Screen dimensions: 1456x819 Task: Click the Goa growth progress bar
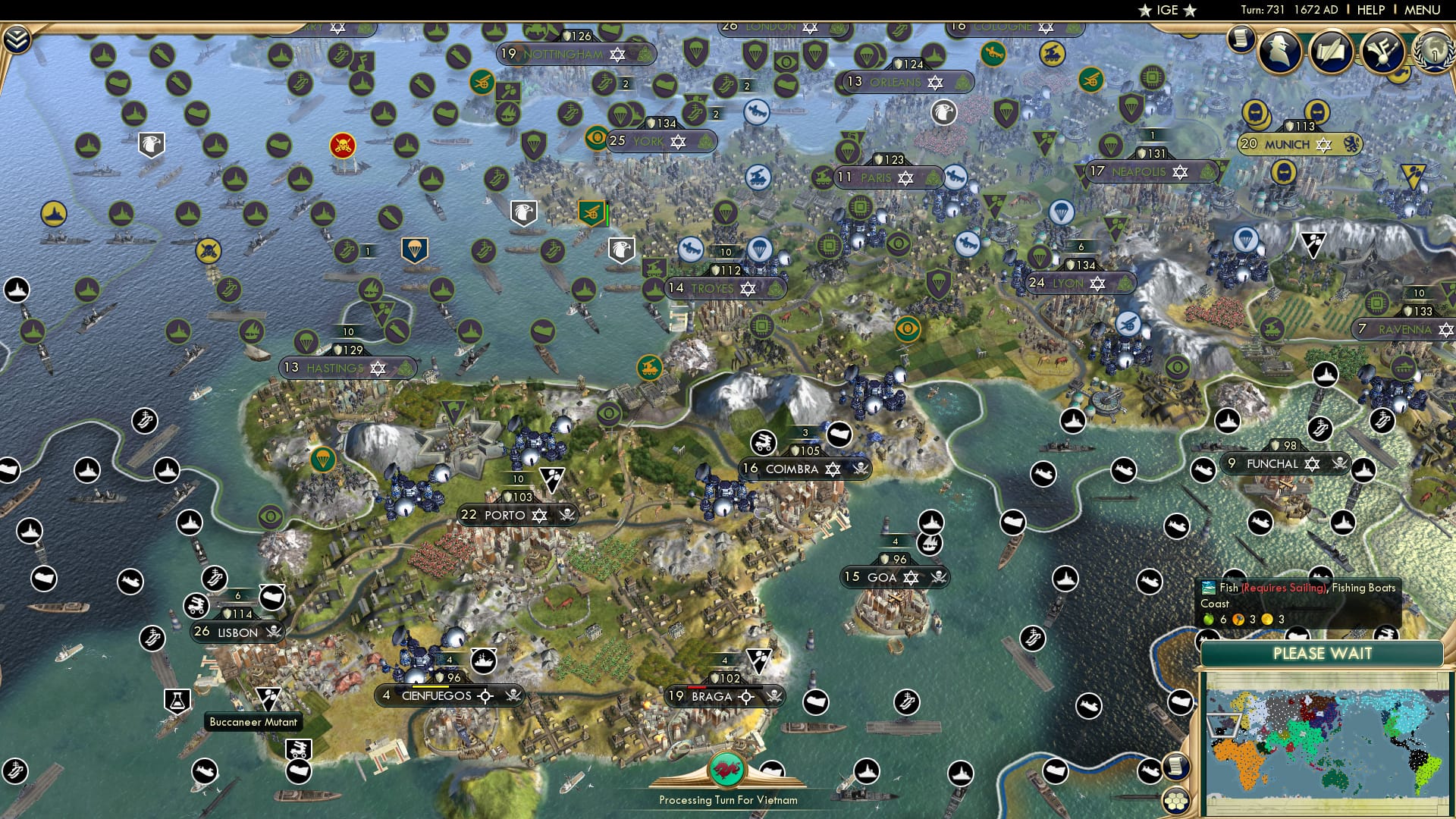click(896, 541)
